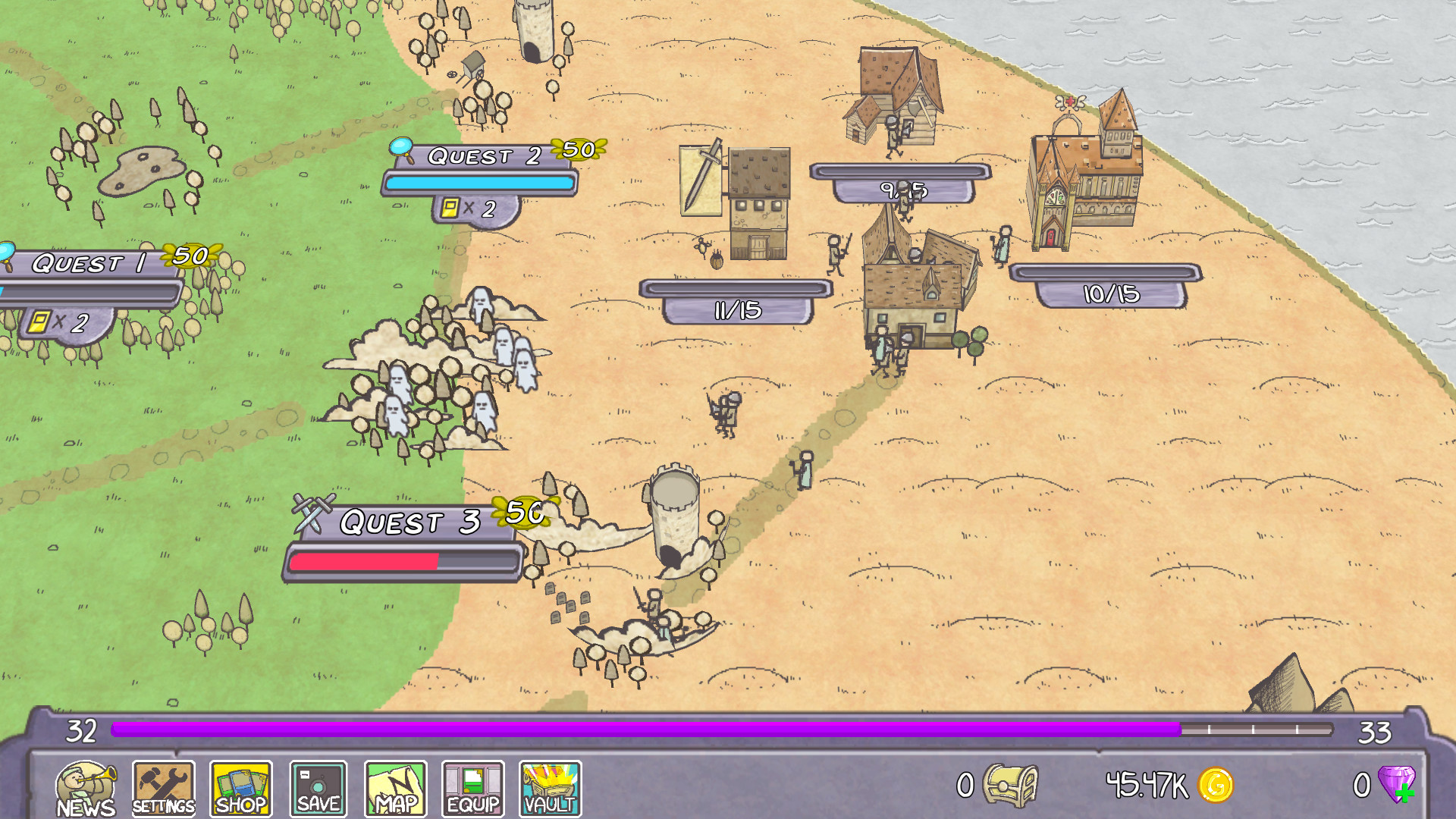Open the EQUIP screen
This screenshot has width=1456, height=819.
(x=472, y=786)
